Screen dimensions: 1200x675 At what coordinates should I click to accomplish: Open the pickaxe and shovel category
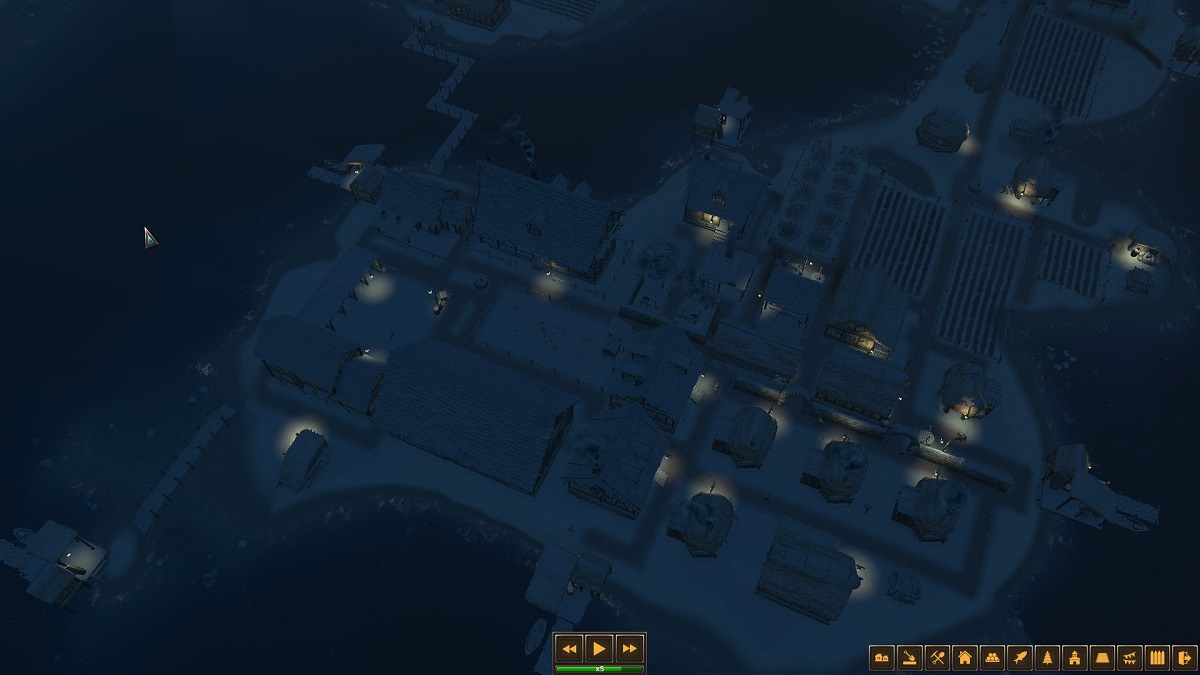[x=937, y=657]
